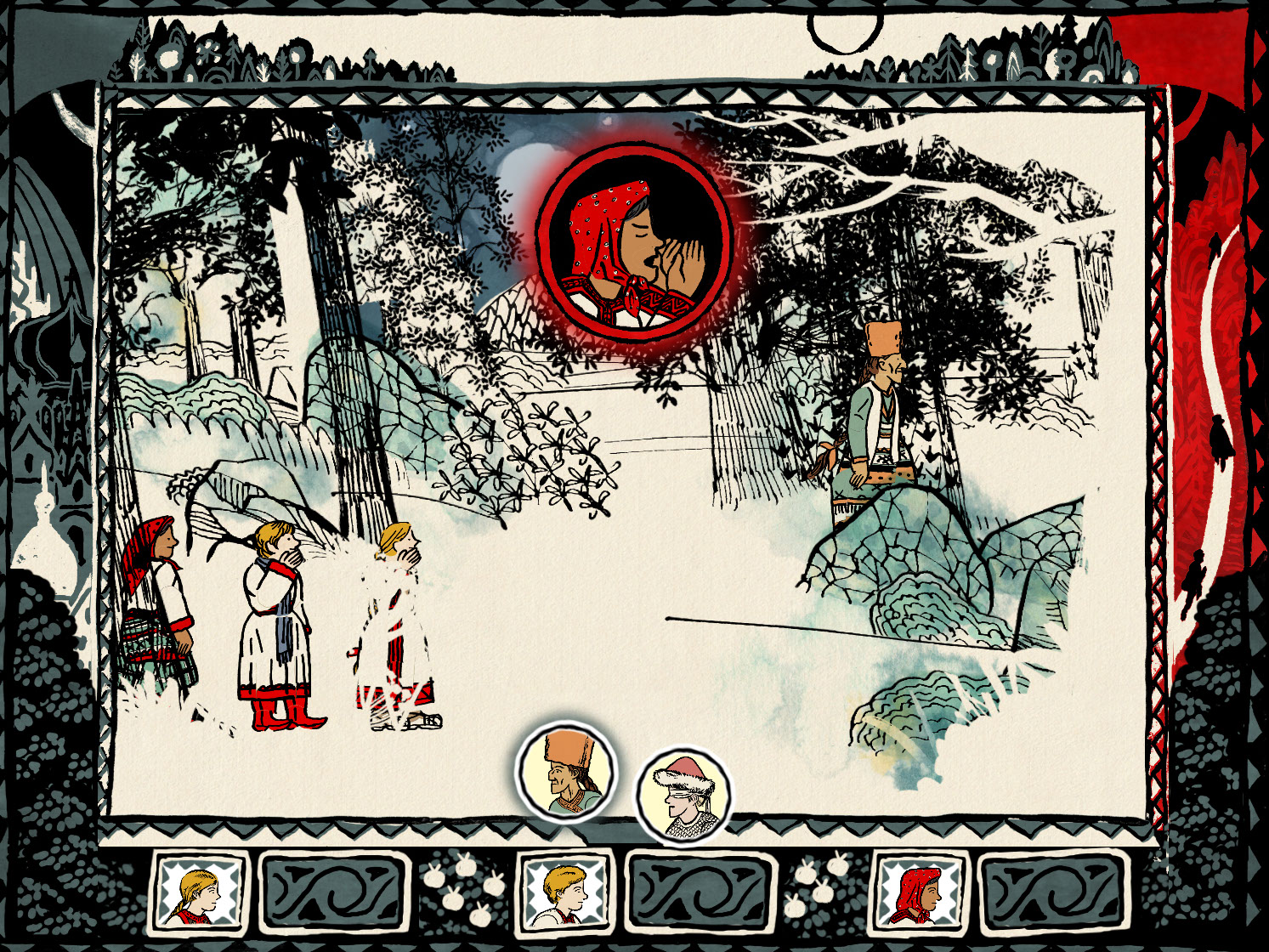Click the empty slot beside the blond boy
The width and height of the screenshot is (1269, 952).
click(700, 892)
